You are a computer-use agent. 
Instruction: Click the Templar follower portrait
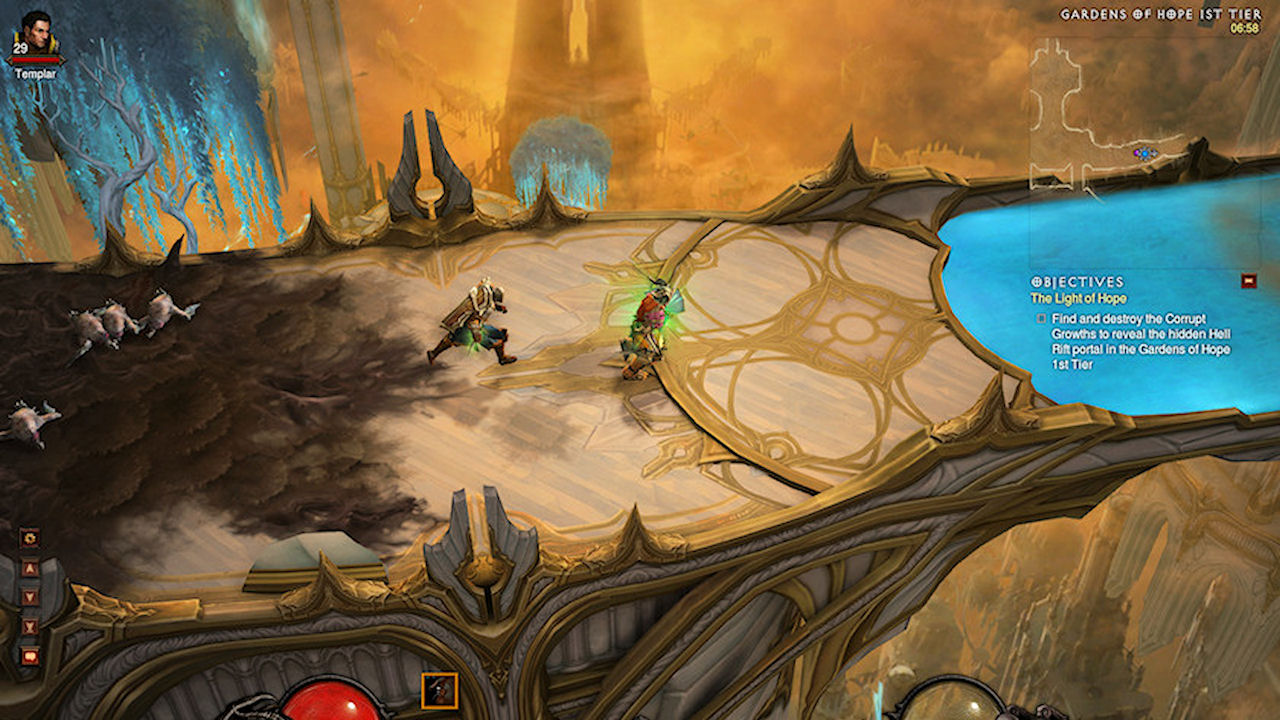tap(37, 33)
